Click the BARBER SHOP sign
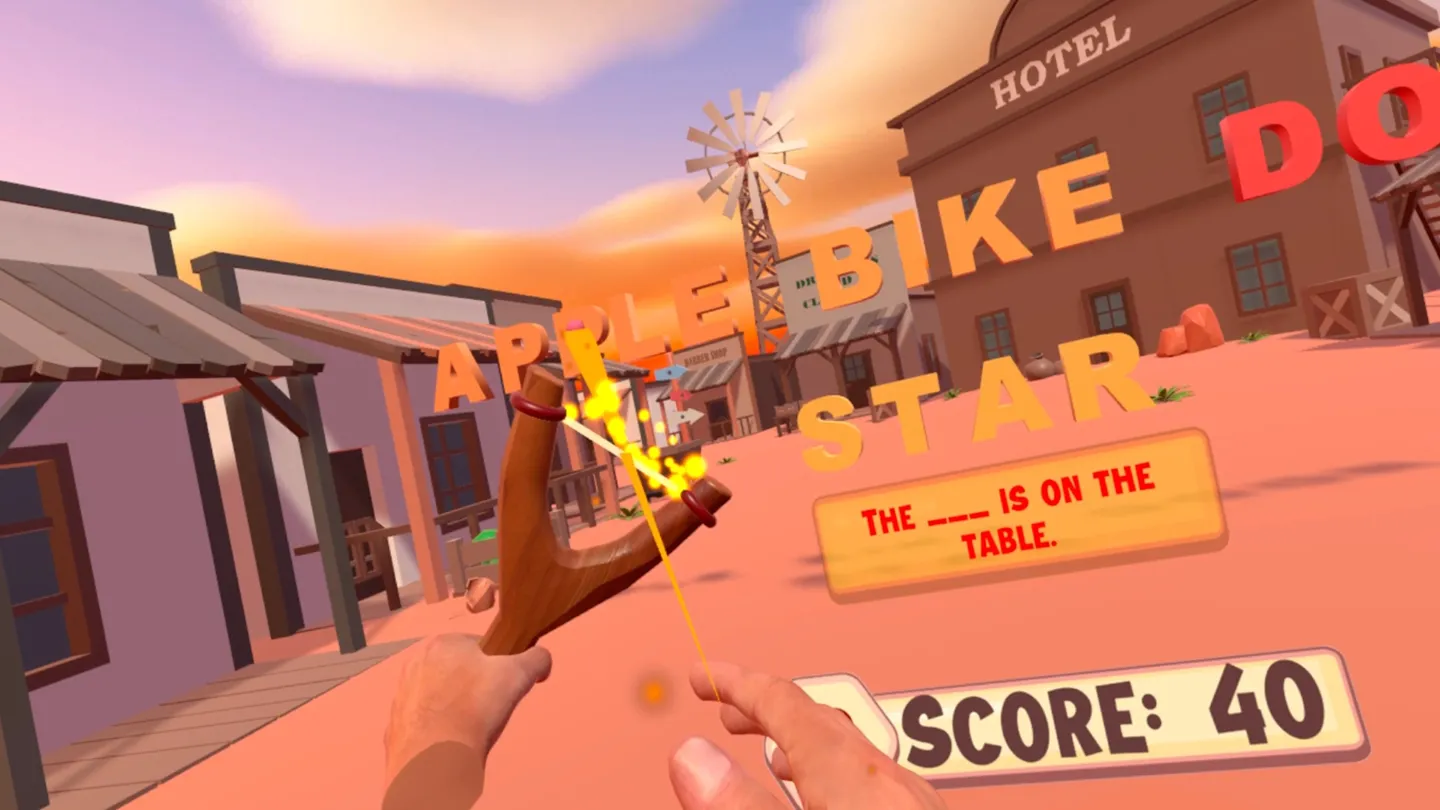This screenshot has height=810, width=1440. pyautogui.click(x=705, y=356)
